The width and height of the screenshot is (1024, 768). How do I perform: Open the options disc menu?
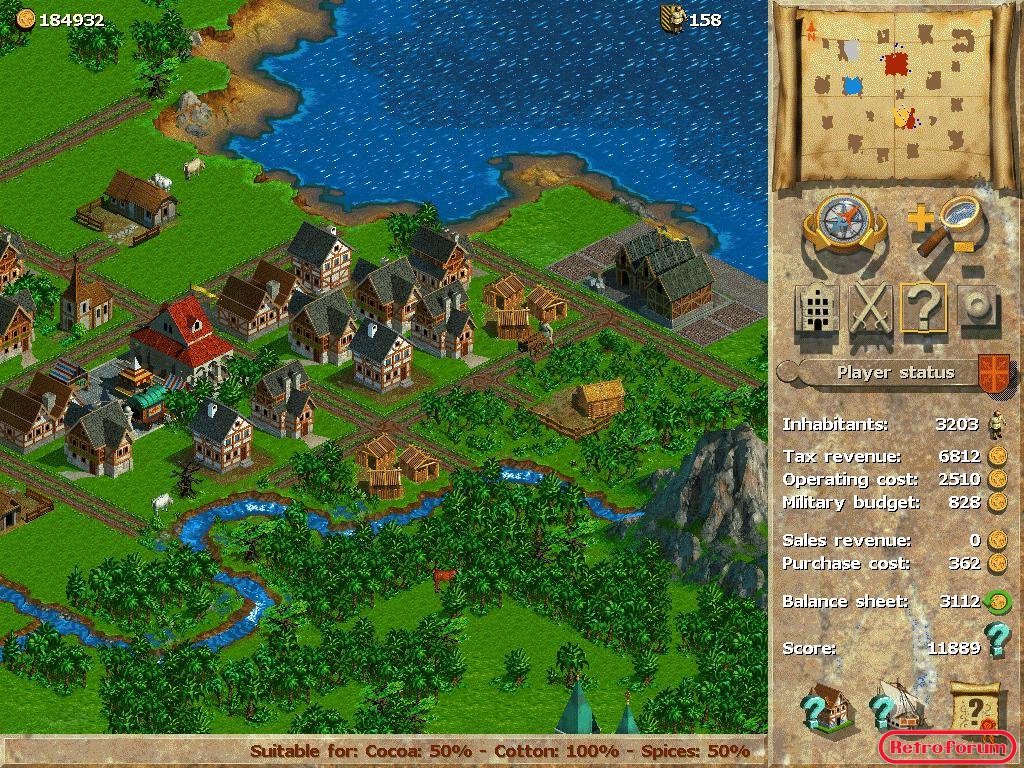977,308
